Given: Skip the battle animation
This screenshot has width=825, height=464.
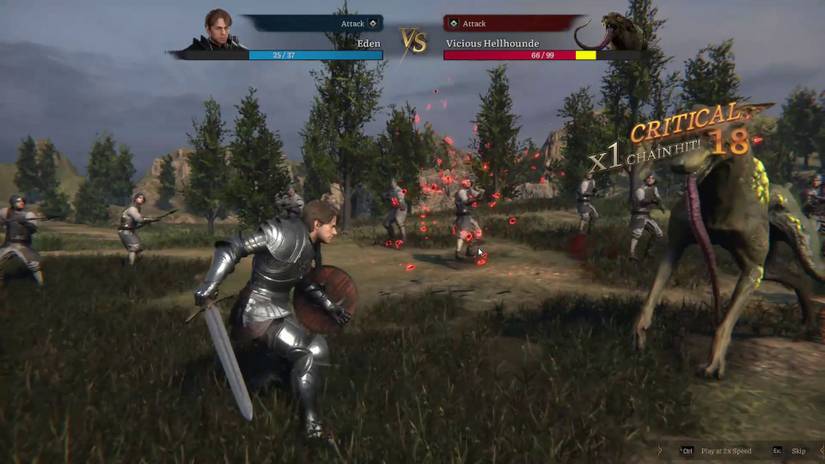Looking at the screenshot, I should point(798,451).
